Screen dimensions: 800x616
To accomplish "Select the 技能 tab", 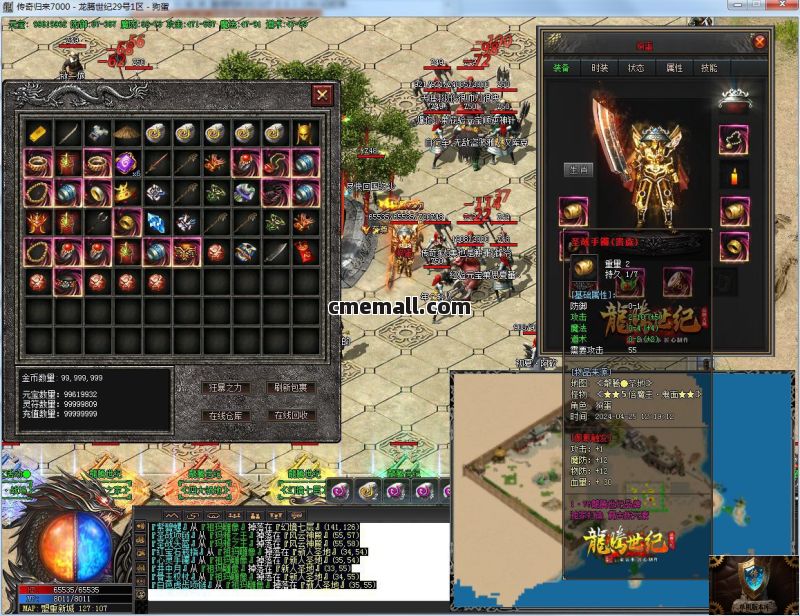I will coord(709,68).
